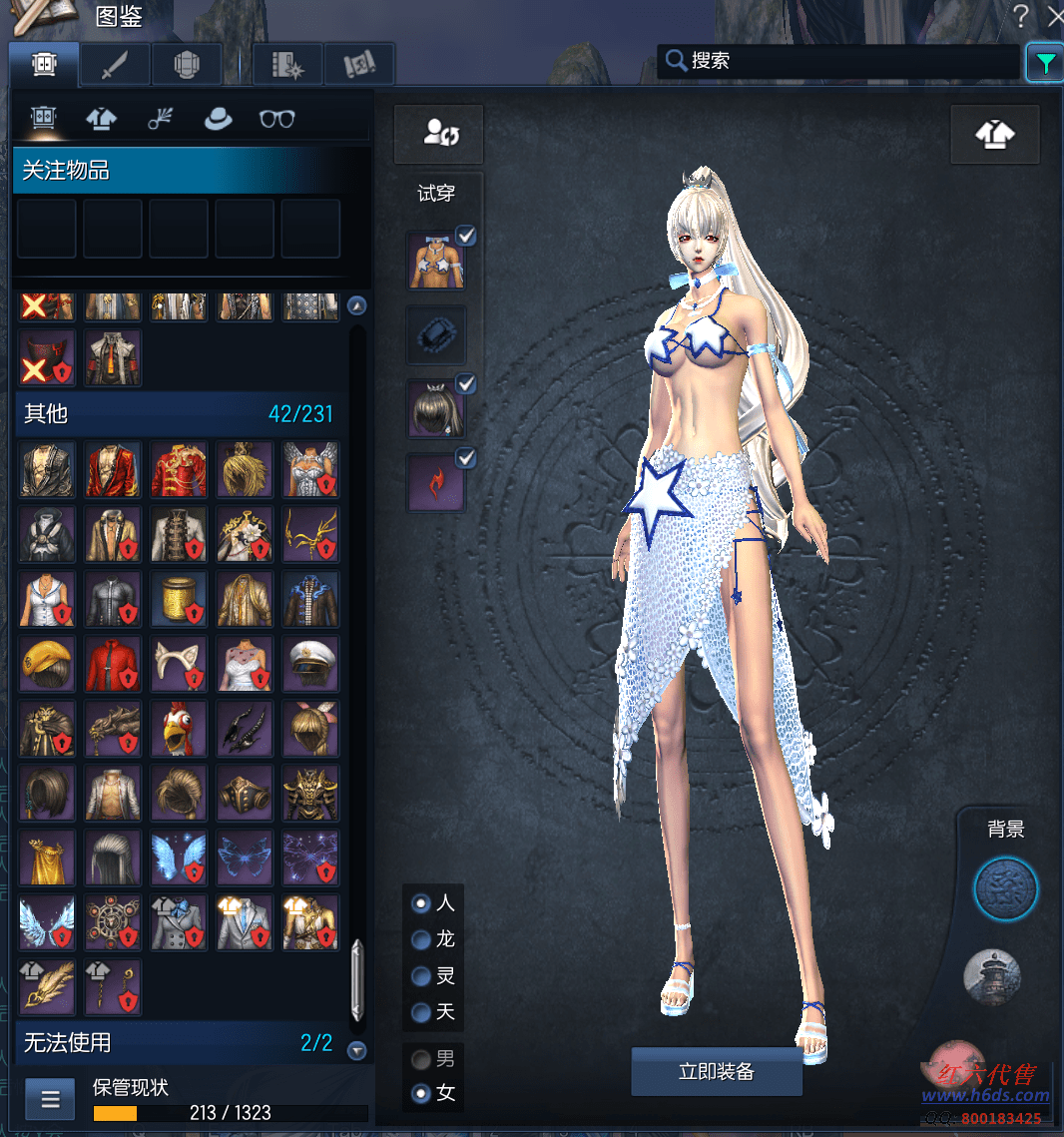The image size is (1064, 1137).
Task: Select the white captain hat item
Action: pyautogui.click(x=309, y=664)
